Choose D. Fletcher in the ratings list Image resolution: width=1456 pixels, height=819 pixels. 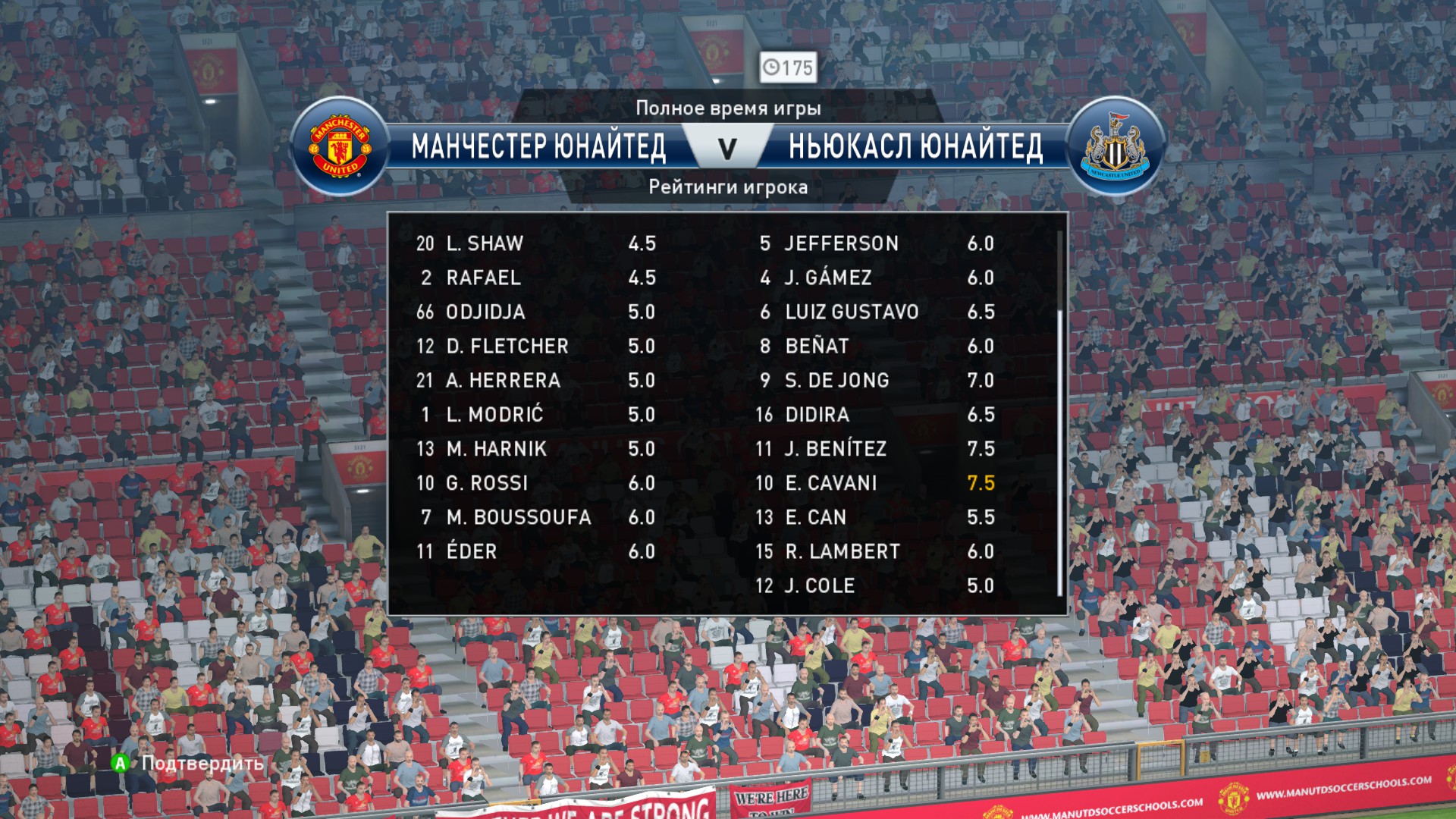point(535,347)
